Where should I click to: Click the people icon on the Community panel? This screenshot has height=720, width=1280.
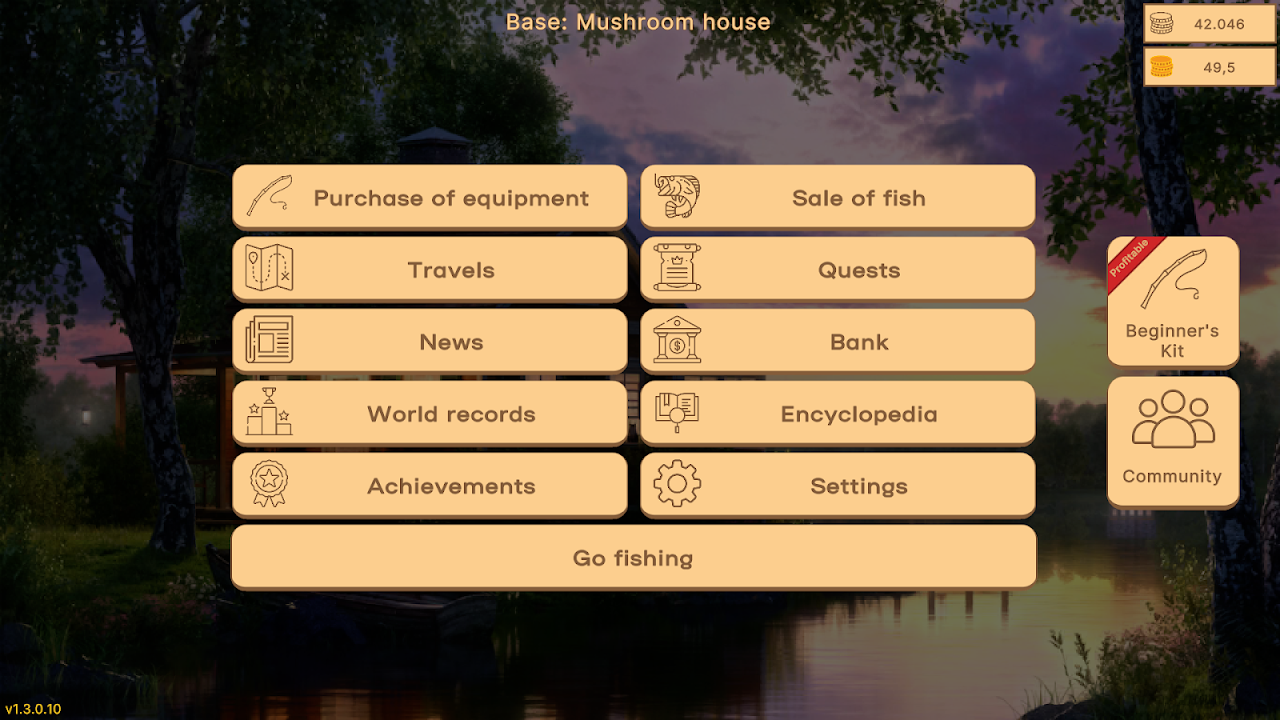1172,419
